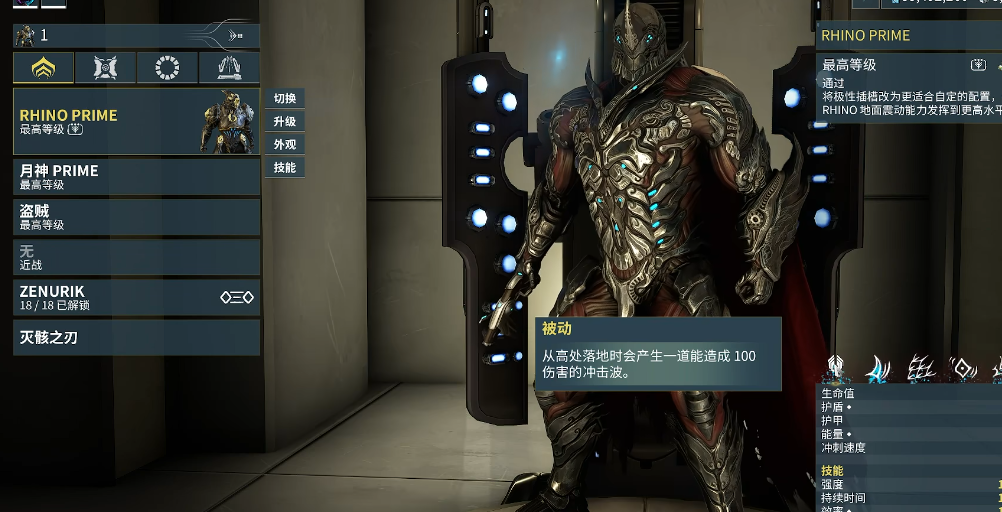Switch to the sentinel companion tab
Image resolution: width=1002 pixels, height=512 pixels.
[x=106, y=68]
